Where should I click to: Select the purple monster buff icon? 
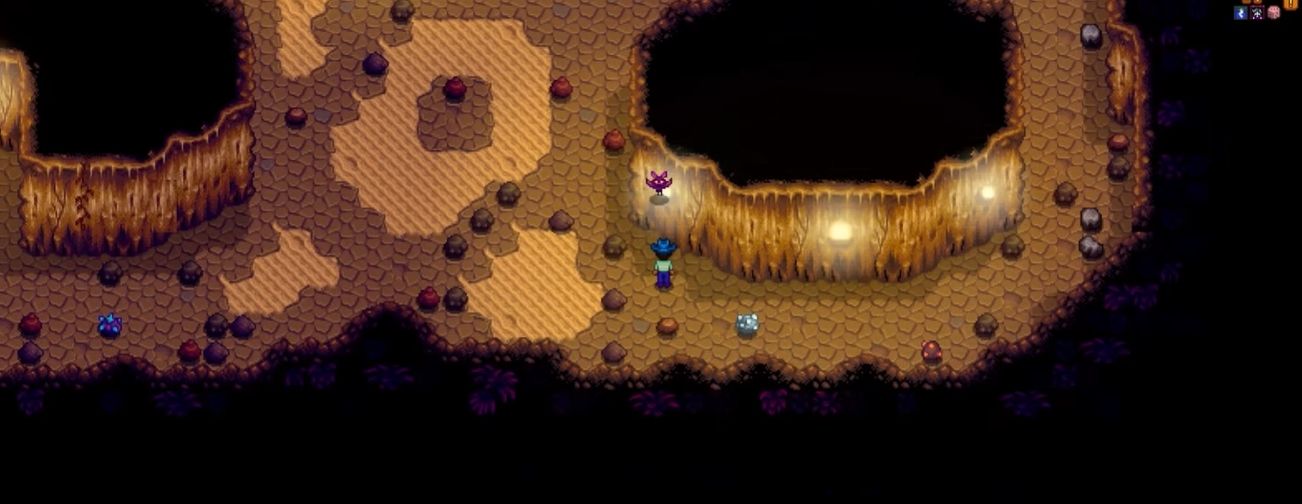click(1257, 13)
